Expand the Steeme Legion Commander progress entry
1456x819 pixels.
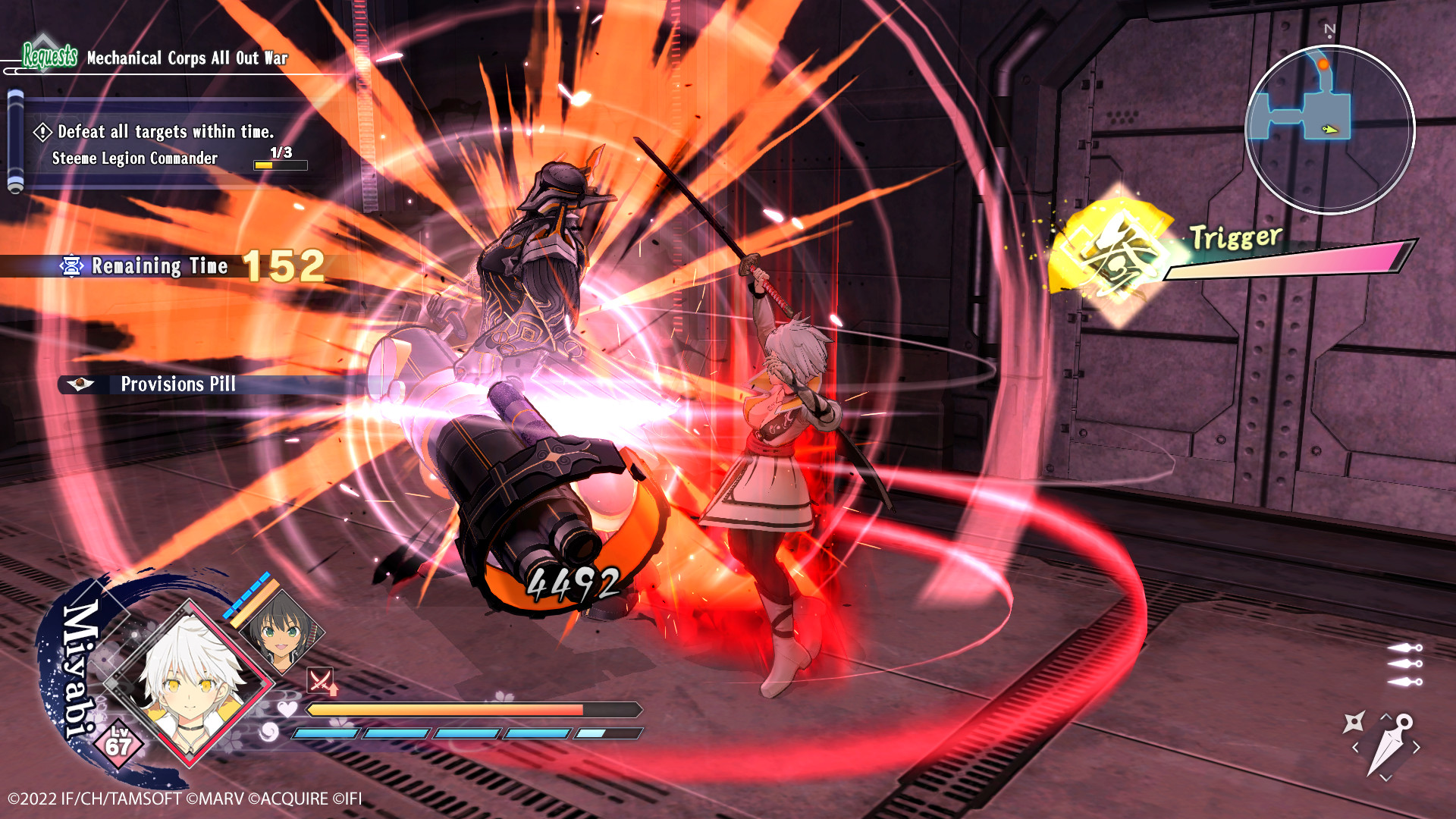point(133,158)
